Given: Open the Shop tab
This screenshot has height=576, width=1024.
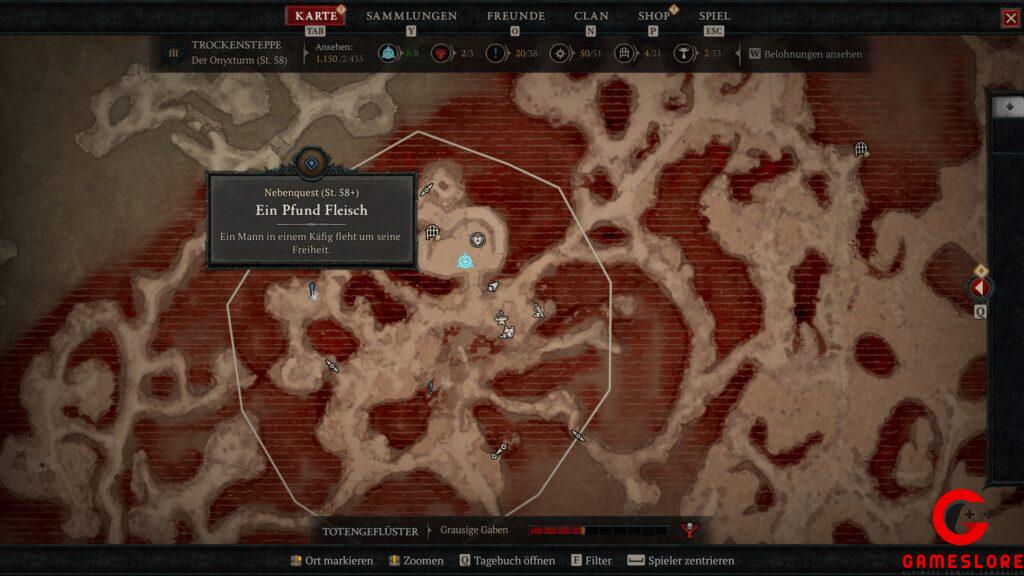Looking at the screenshot, I should [x=654, y=16].
